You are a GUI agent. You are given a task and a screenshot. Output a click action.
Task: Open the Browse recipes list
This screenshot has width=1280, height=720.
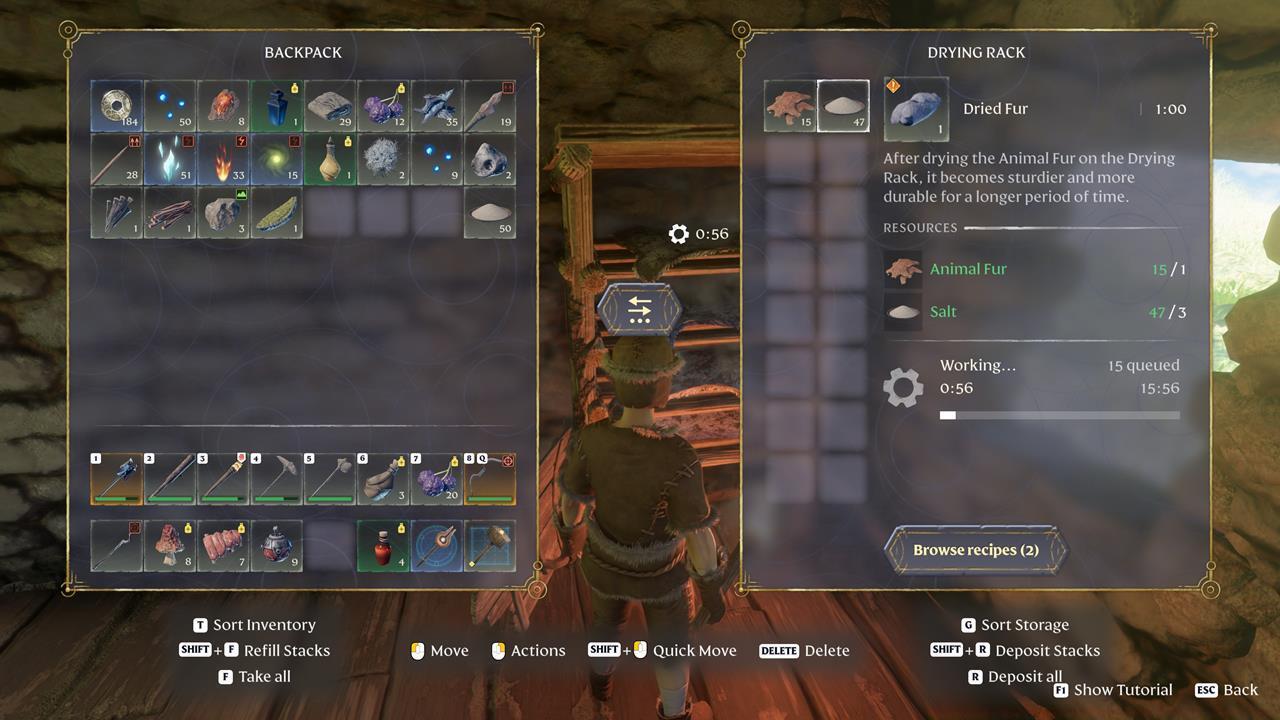pyautogui.click(x=975, y=550)
